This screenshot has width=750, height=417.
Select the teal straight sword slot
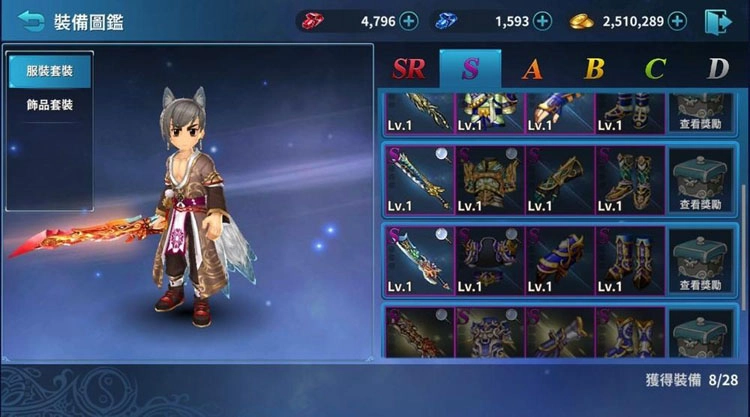pos(420,180)
